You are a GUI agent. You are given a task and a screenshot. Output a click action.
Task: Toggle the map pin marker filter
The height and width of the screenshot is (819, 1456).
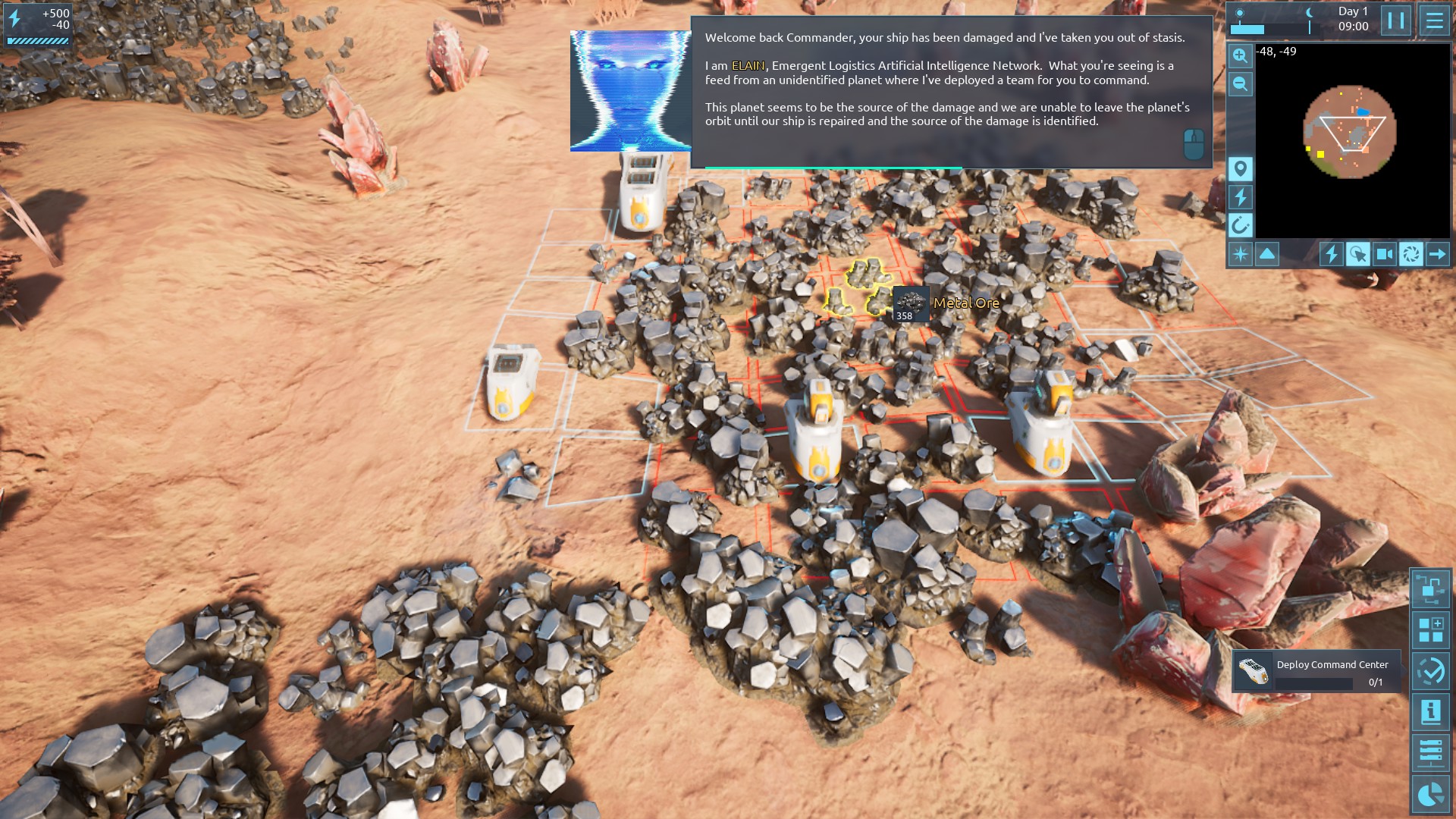pyautogui.click(x=1241, y=168)
